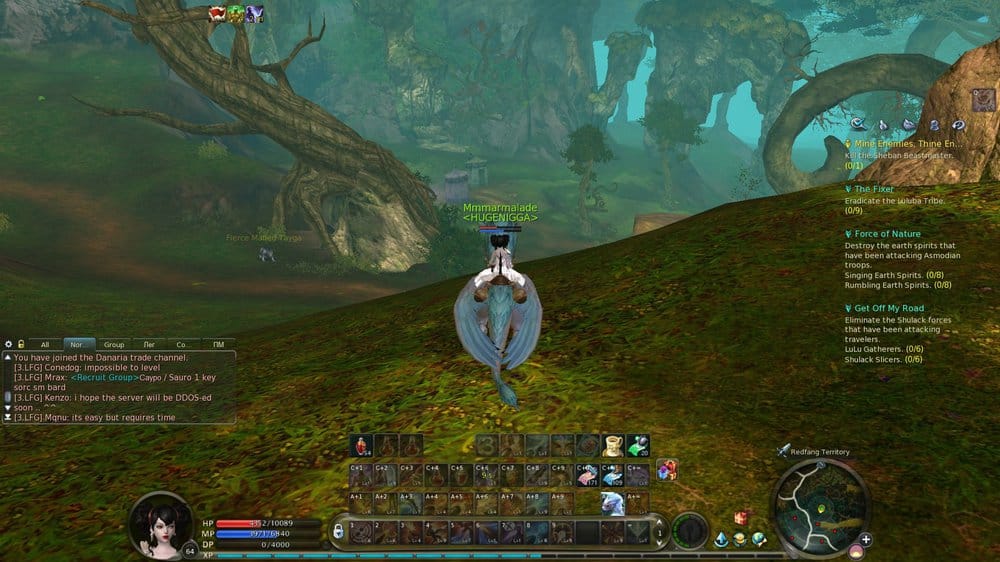Activate the white dragon mount slot
The height and width of the screenshot is (562, 1000).
click(x=613, y=503)
